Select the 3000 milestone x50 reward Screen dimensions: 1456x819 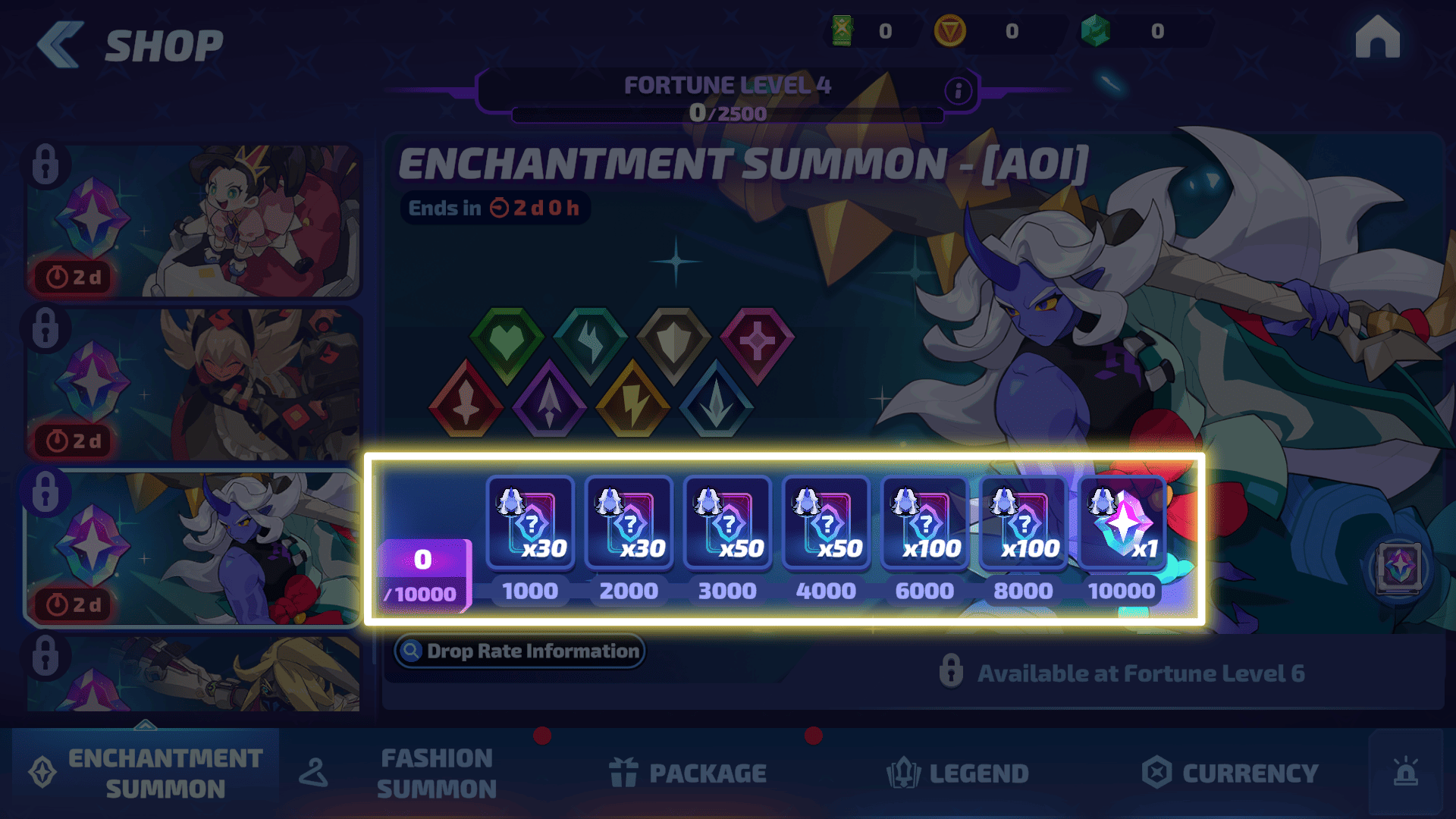[727, 523]
